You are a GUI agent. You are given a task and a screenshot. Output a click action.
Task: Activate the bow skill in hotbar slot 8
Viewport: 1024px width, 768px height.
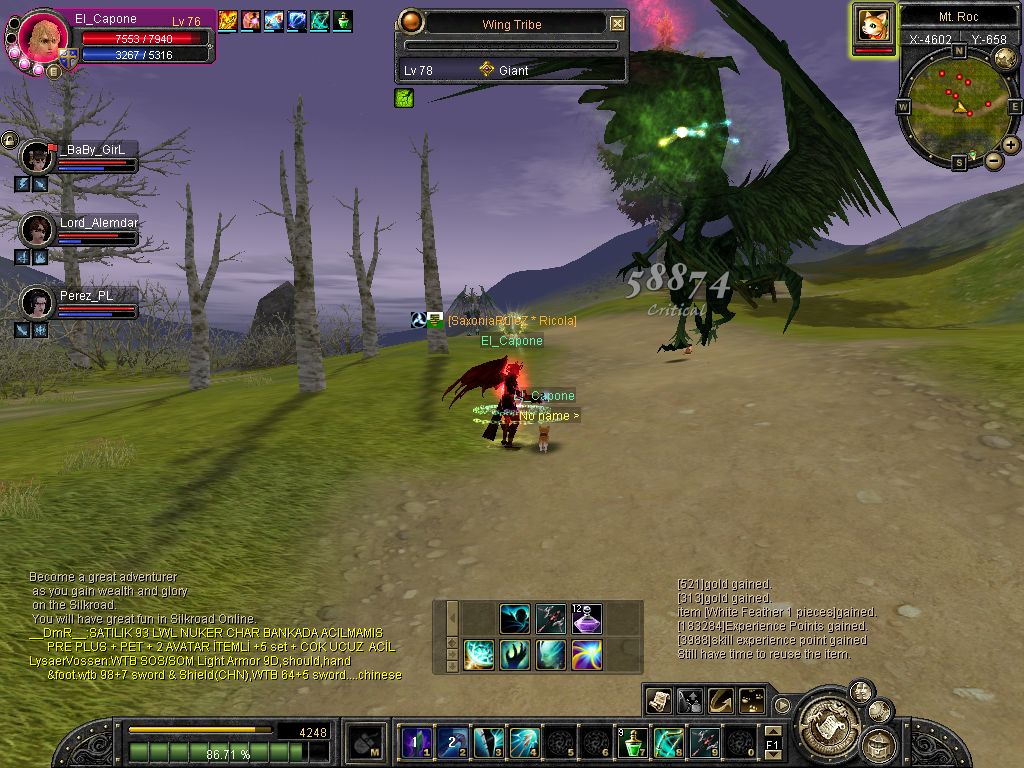tap(668, 743)
